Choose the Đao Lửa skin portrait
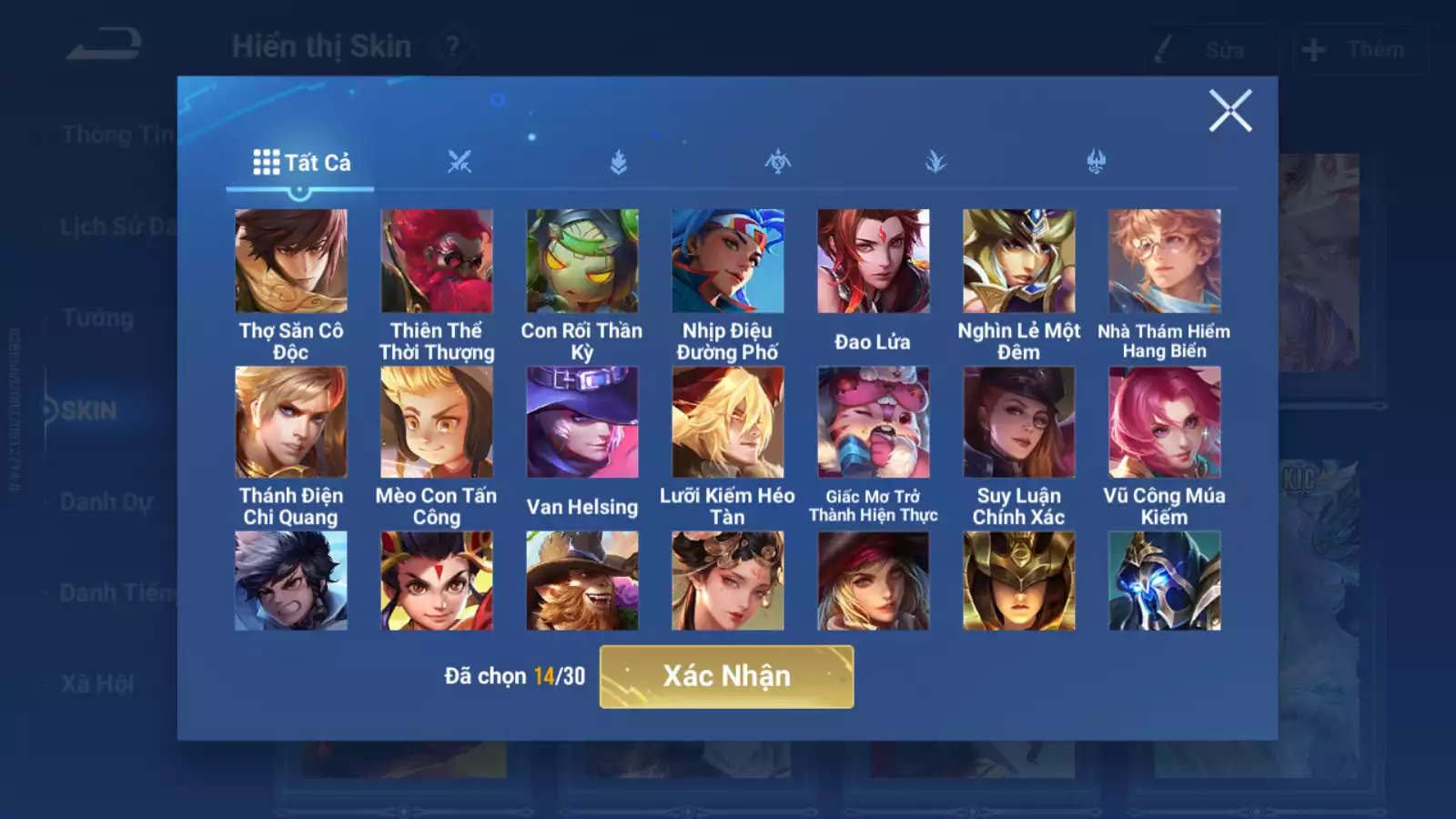Image resolution: width=1456 pixels, height=819 pixels. [x=874, y=262]
